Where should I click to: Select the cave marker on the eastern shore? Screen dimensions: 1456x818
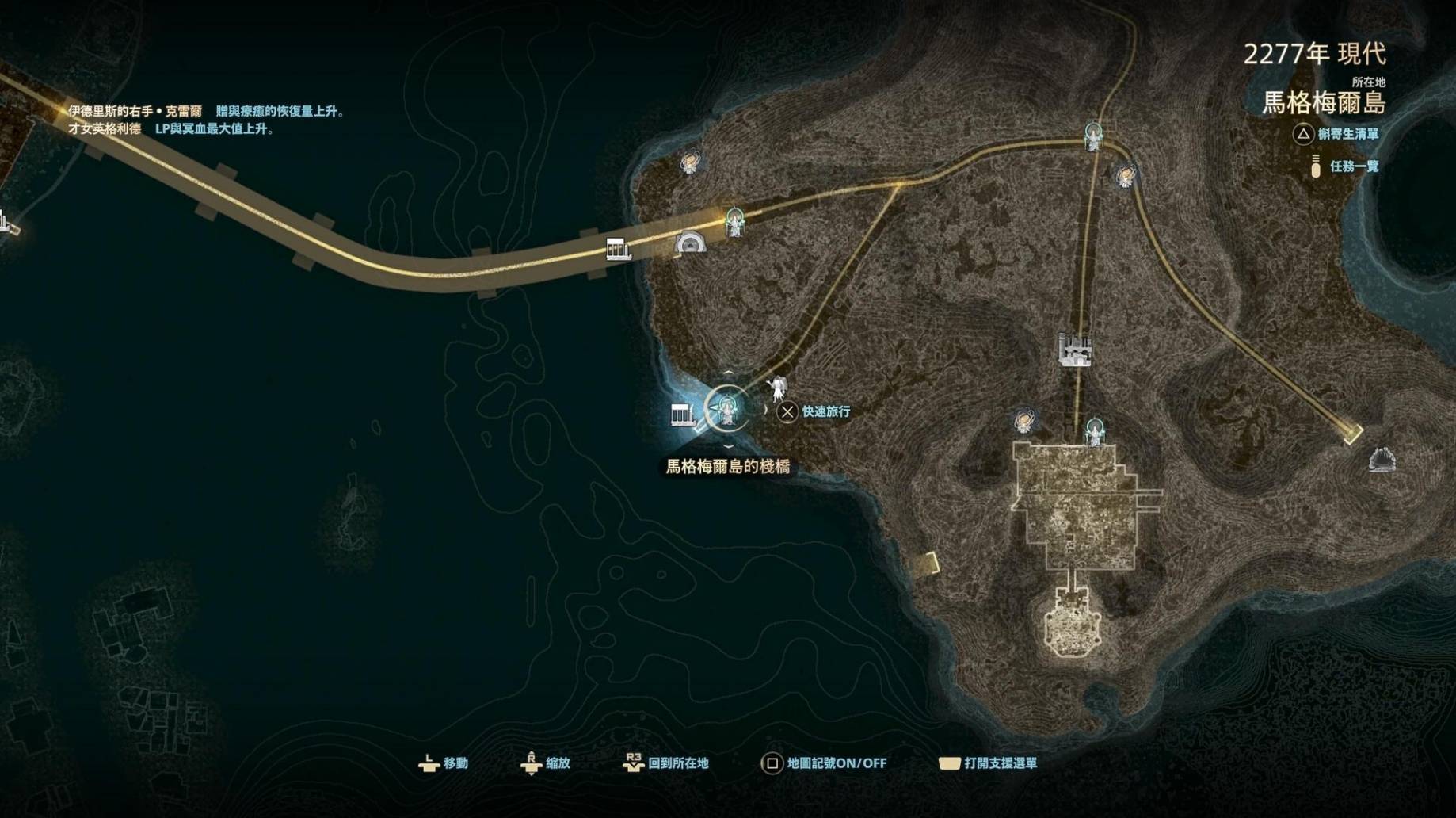click(1382, 459)
